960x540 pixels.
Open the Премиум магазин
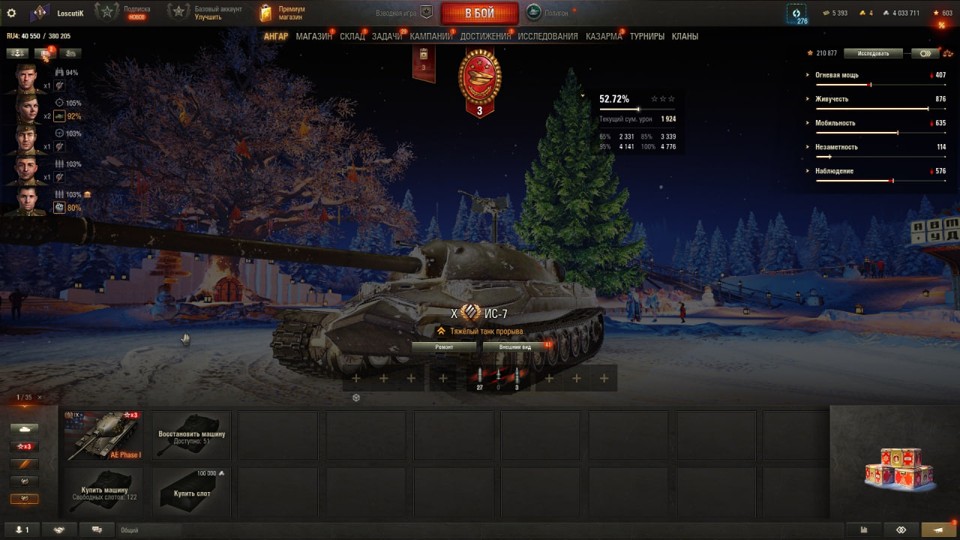284,13
